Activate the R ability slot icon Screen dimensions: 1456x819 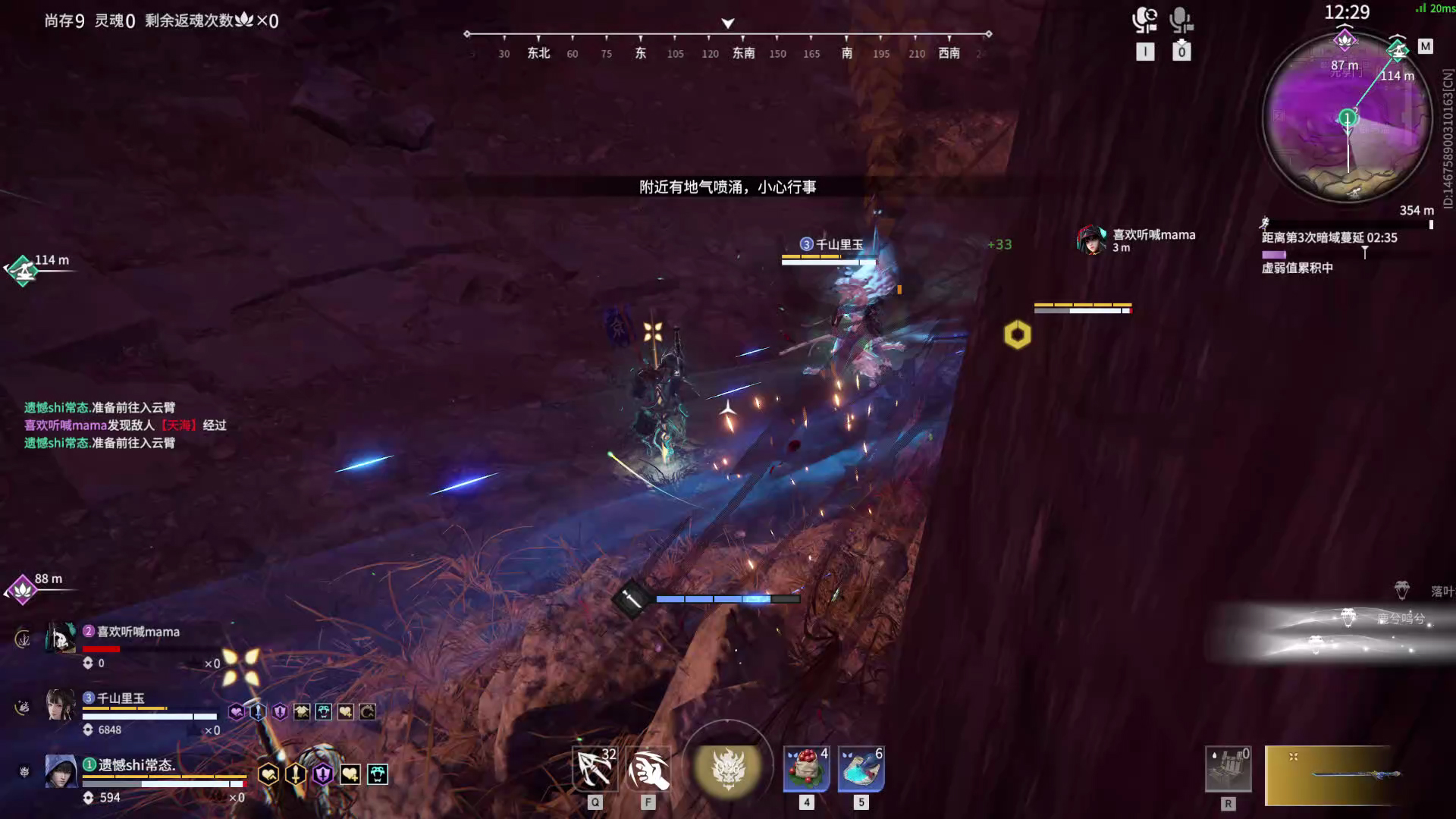click(x=1228, y=768)
